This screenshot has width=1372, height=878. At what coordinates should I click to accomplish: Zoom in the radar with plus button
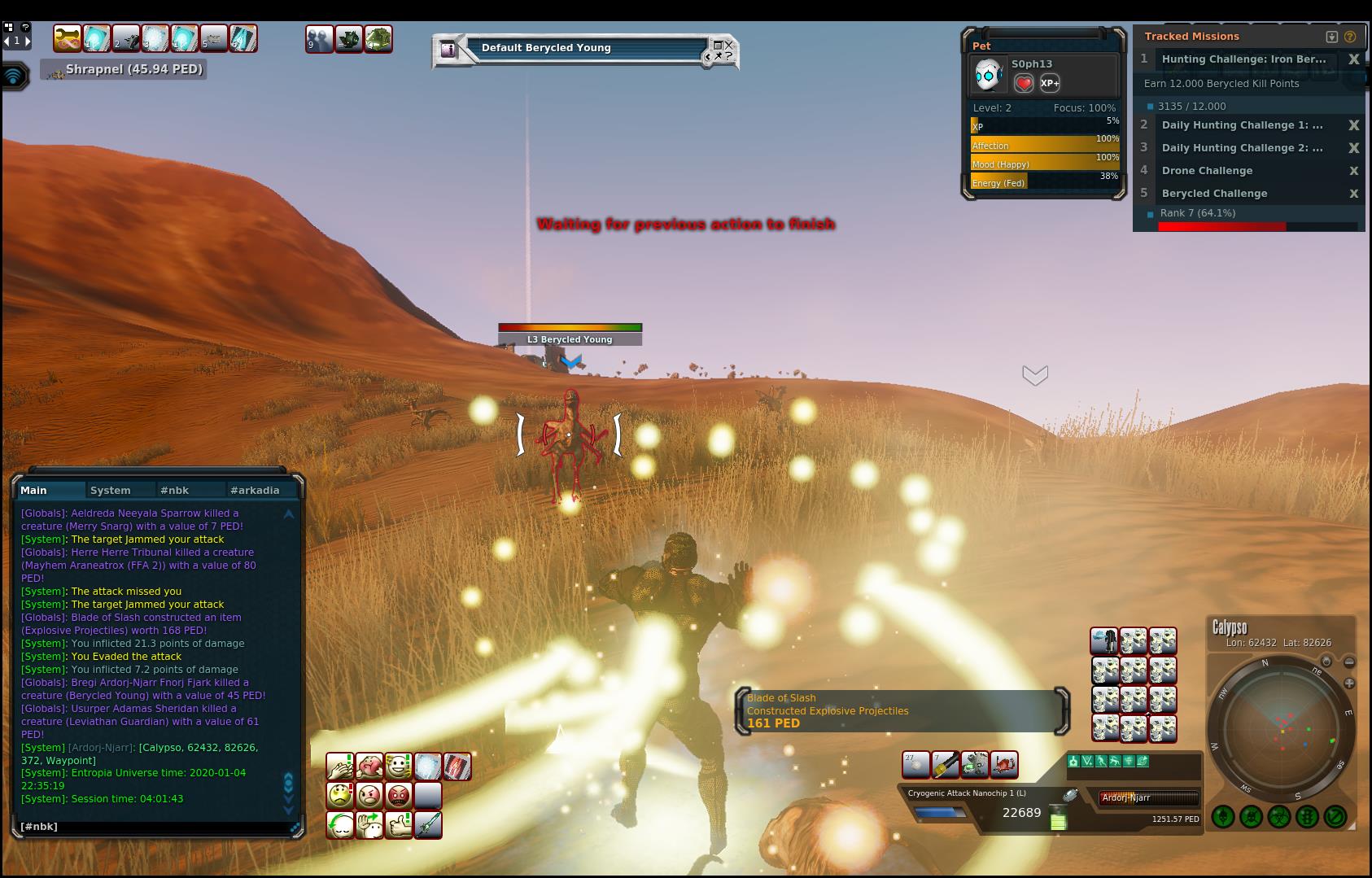[1349, 684]
